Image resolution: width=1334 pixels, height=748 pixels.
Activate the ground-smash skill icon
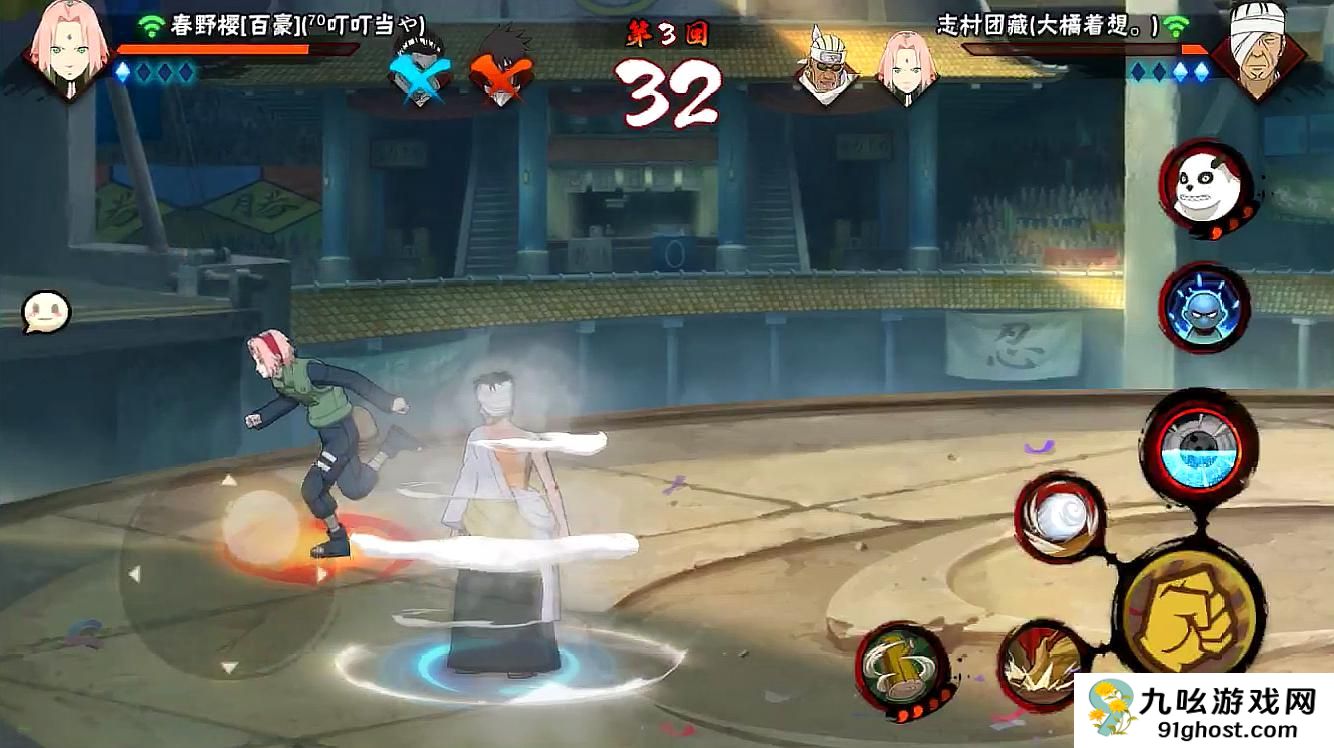click(1041, 662)
